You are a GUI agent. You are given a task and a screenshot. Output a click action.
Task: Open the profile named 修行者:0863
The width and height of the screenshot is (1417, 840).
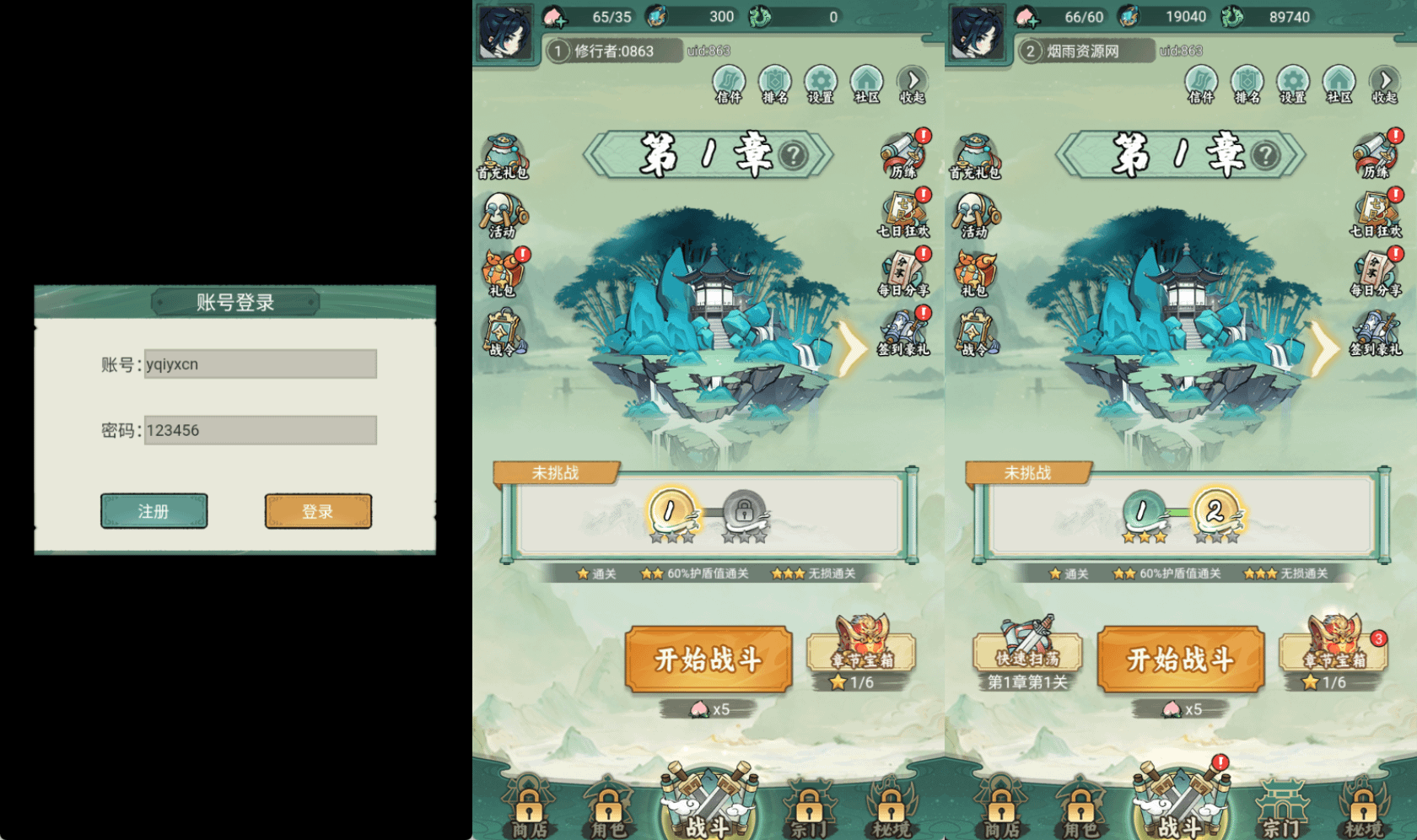[613, 51]
